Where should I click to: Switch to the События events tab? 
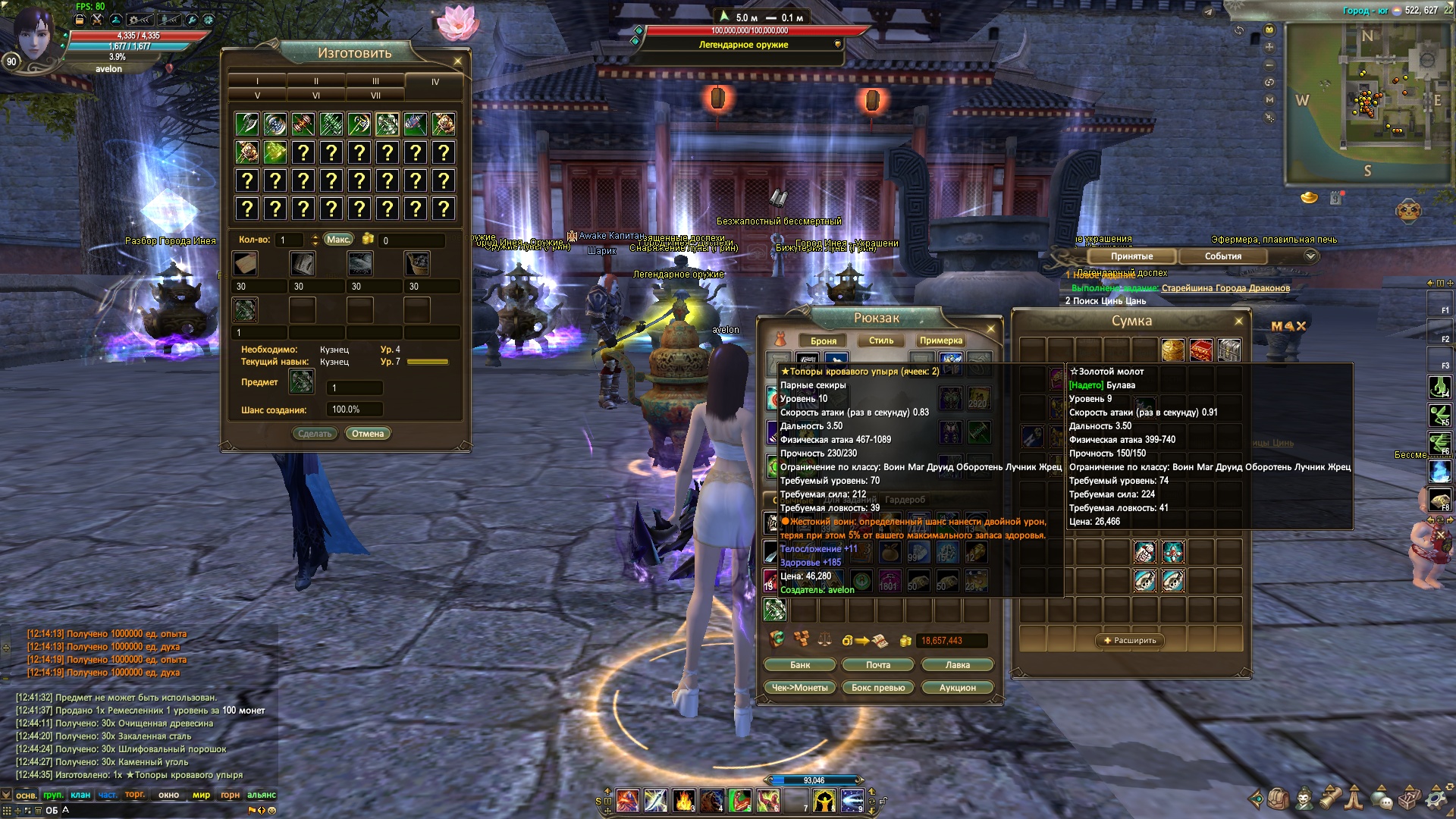pos(1222,256)
